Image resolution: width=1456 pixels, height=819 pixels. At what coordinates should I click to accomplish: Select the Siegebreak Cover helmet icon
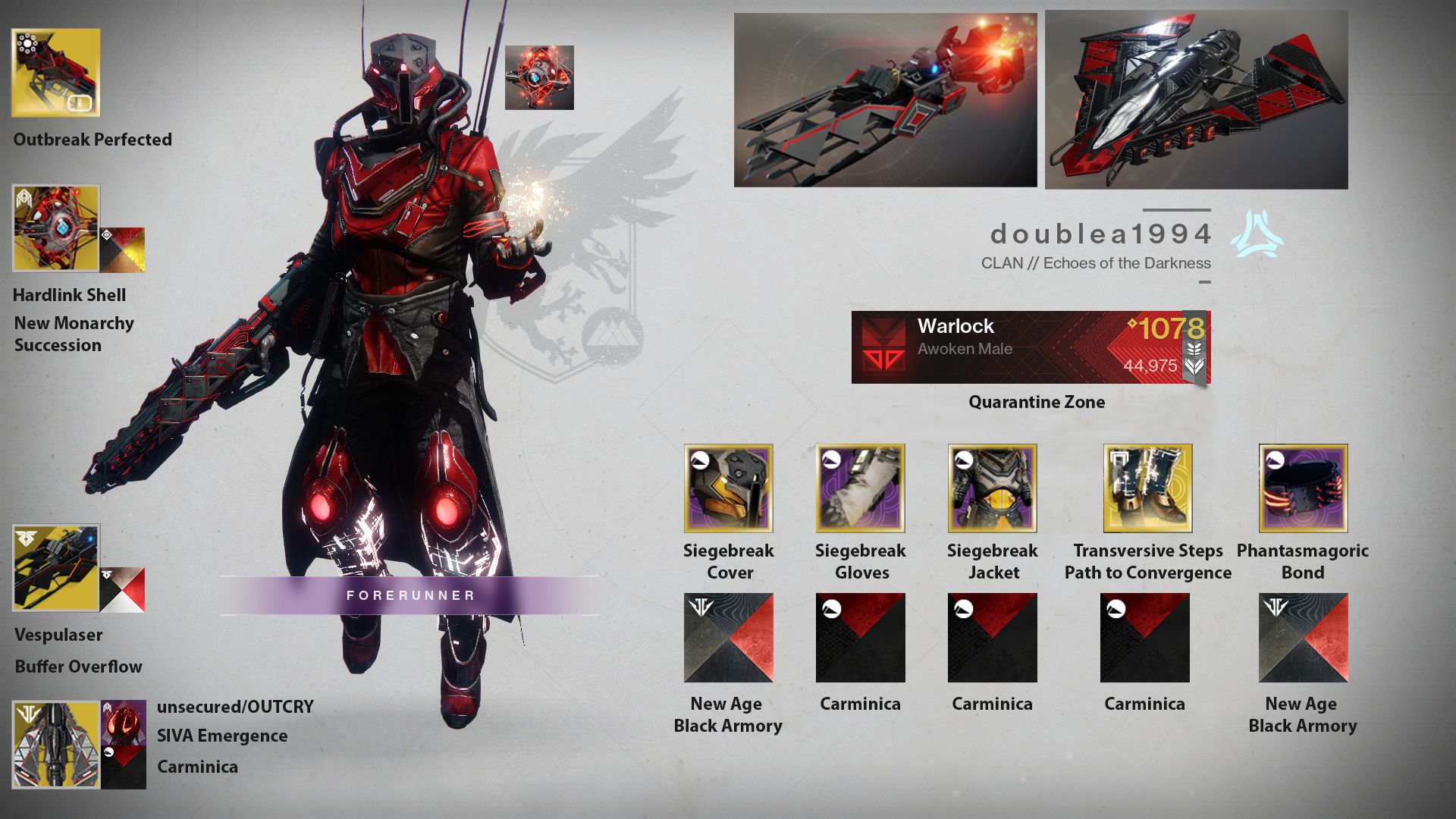728,488
